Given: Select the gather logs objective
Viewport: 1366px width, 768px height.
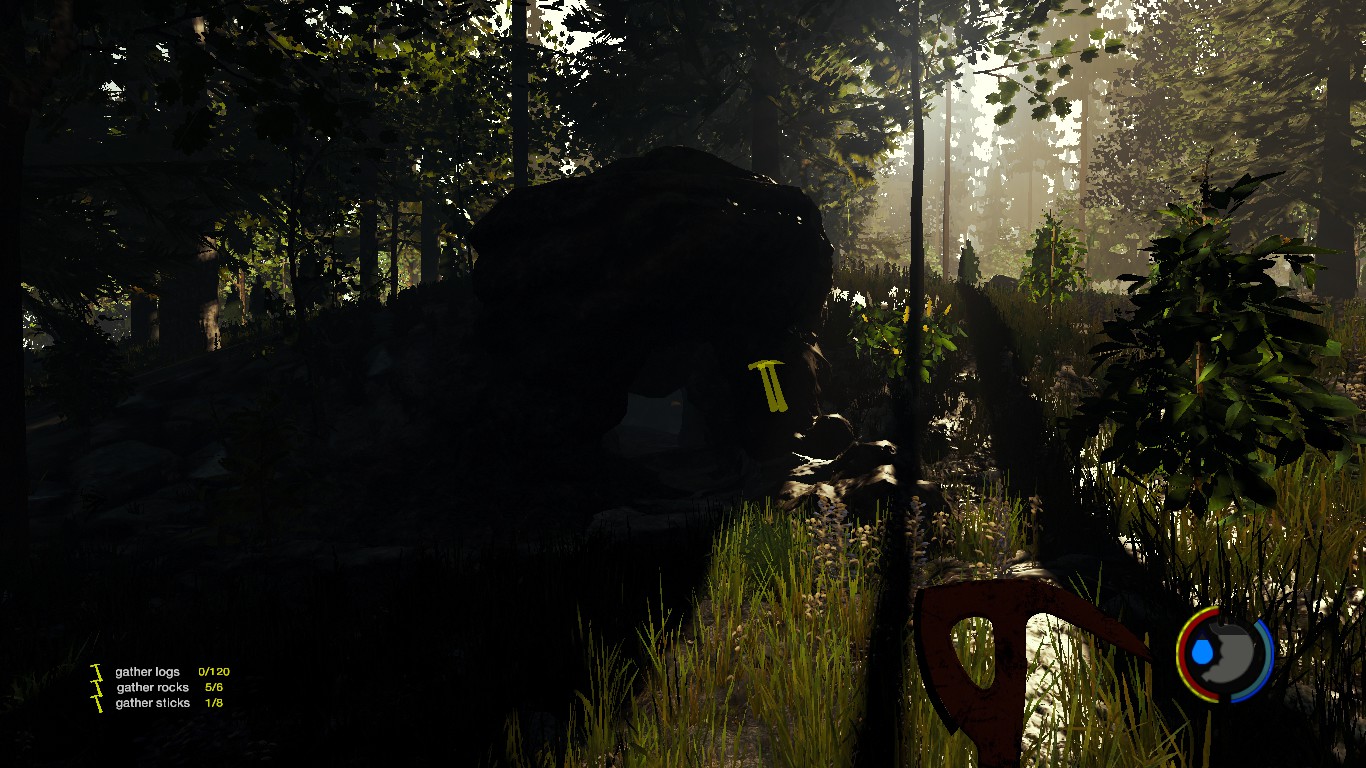Looking at the screenshot, I should 148,672.
